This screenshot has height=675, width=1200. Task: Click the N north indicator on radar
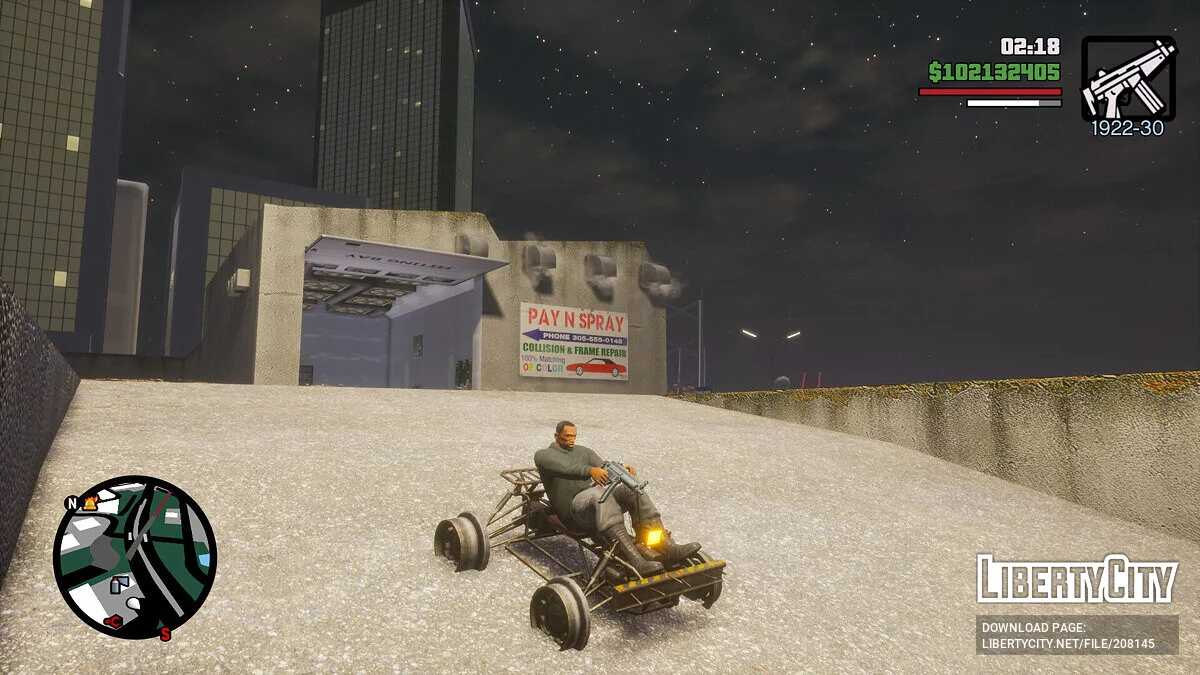pyautogui.click(x=72, y=503)
